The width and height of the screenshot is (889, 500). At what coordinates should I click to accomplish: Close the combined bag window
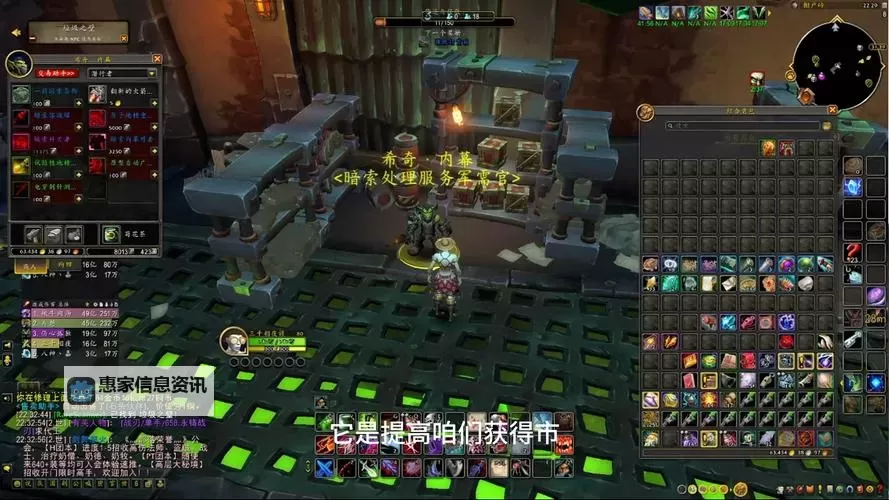832,110
